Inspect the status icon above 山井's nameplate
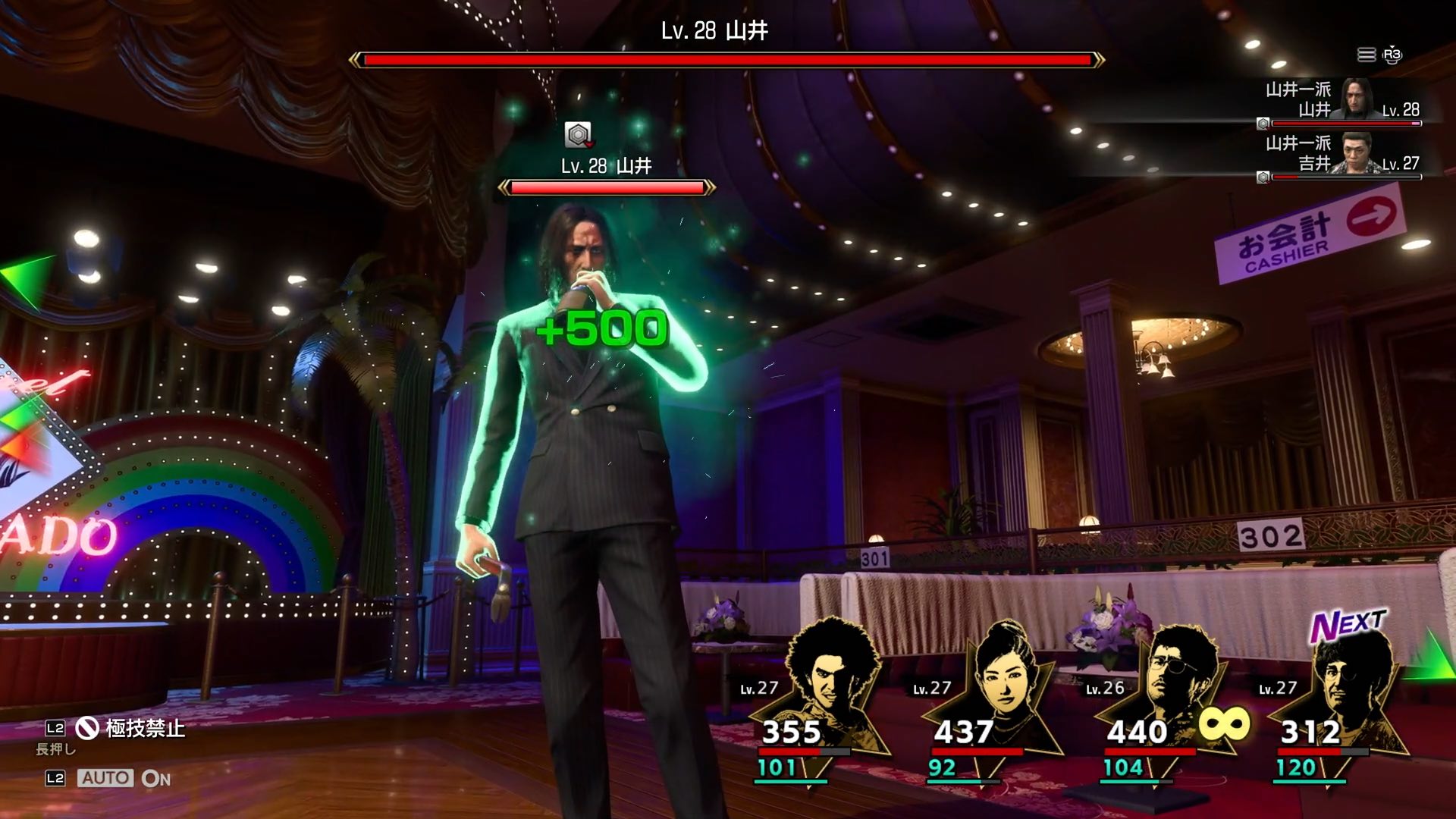 (579, 135)
